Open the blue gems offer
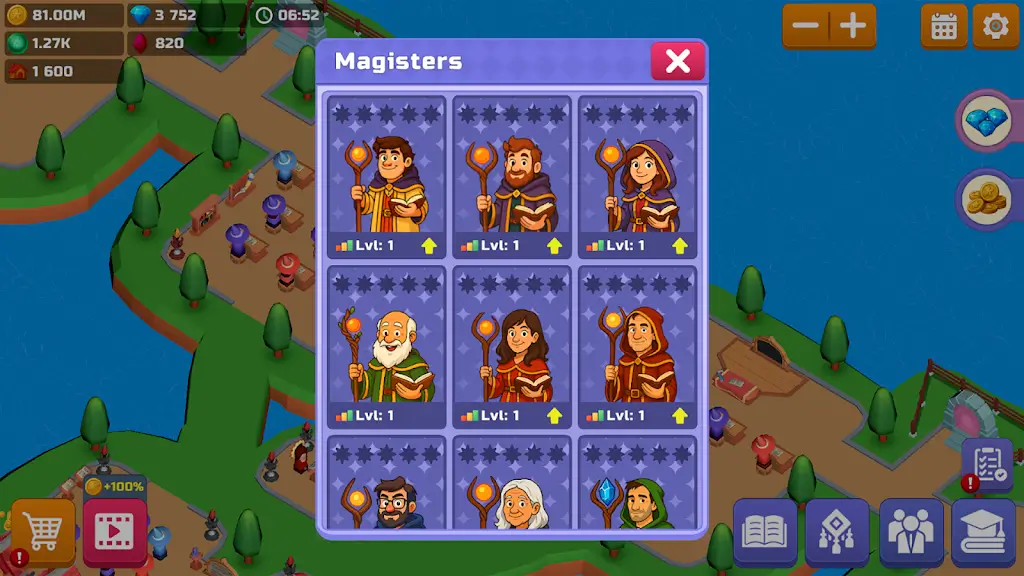1024x576 pixels. (x=987, y=122)
